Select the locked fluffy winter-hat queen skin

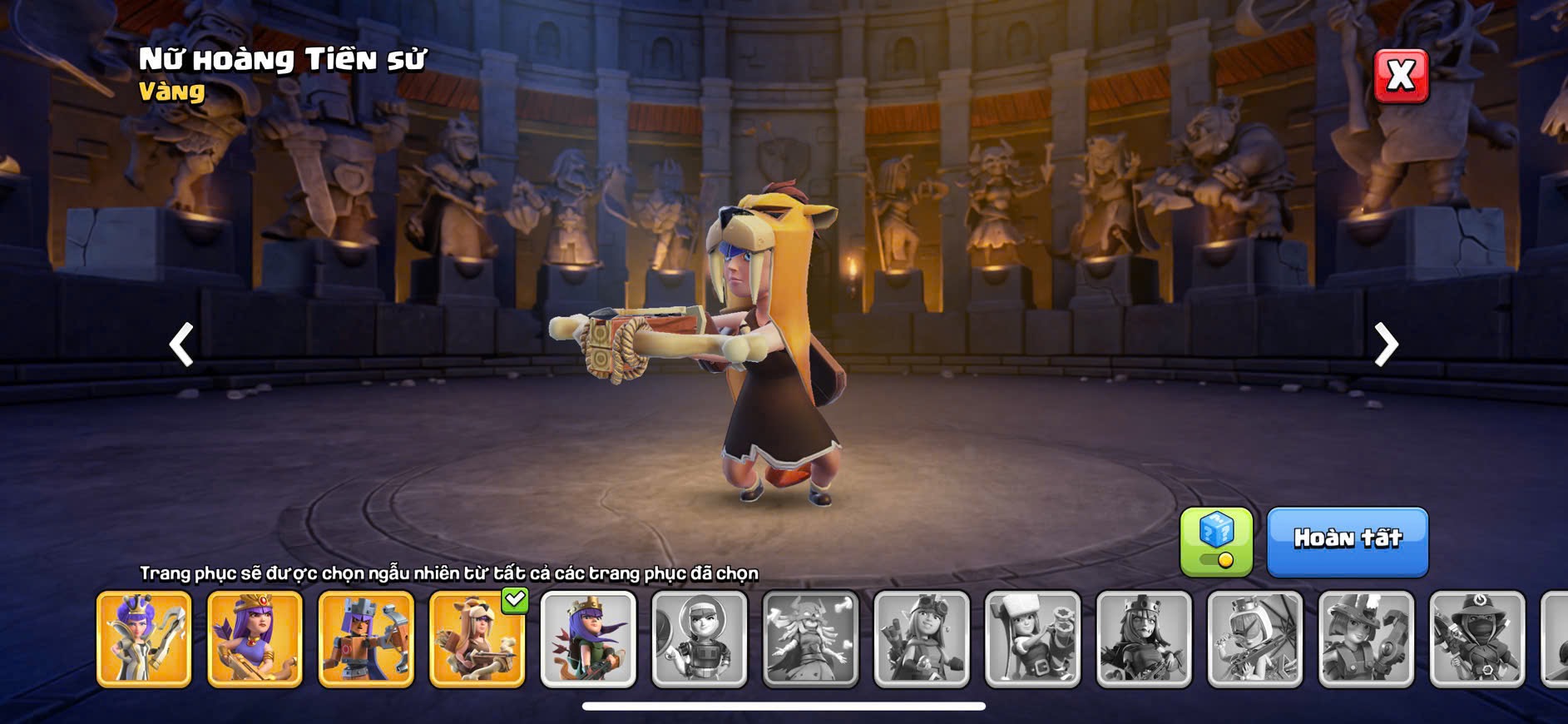pos(1033,639)
